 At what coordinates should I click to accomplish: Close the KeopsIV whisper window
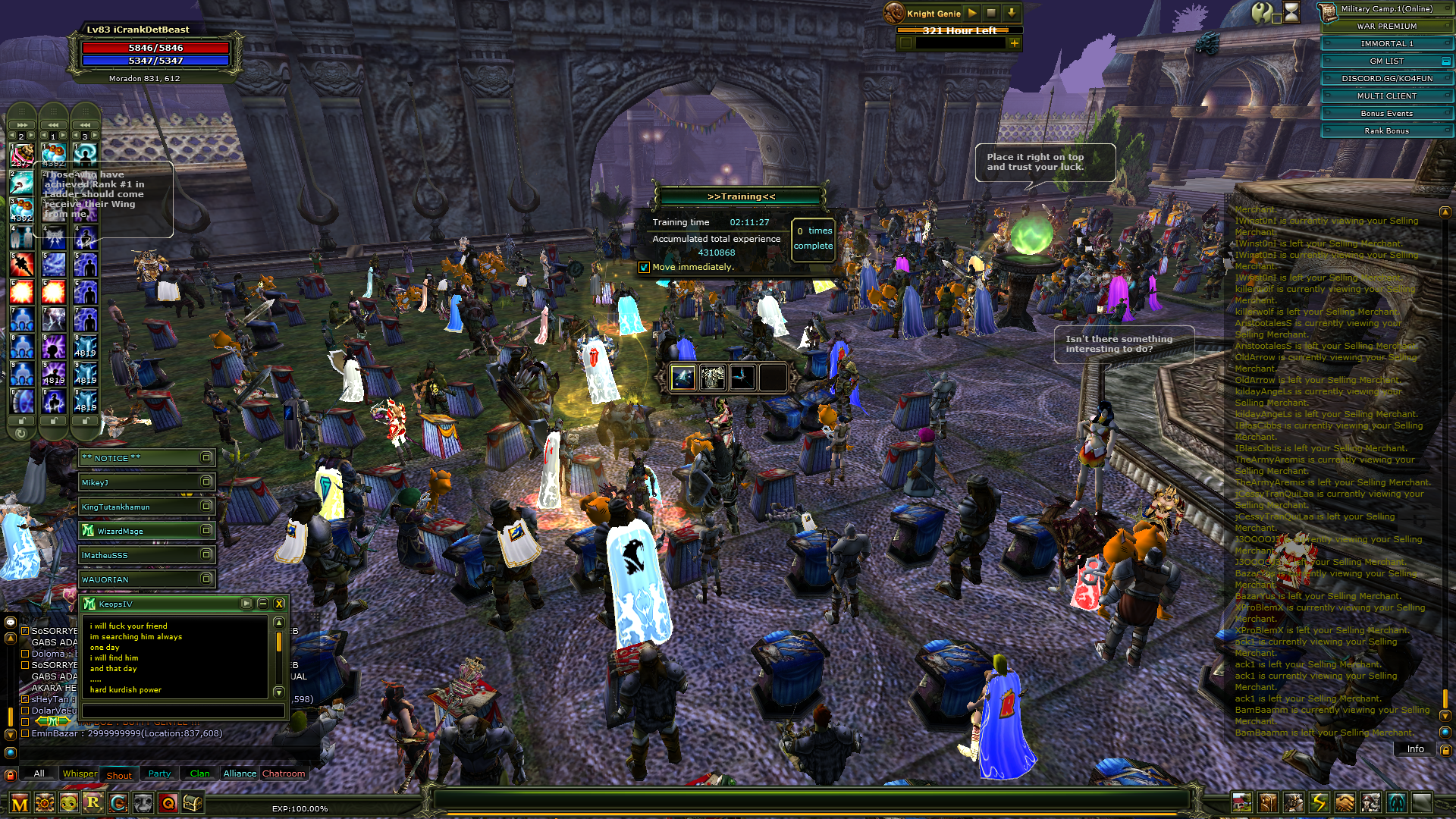point(279,604)
